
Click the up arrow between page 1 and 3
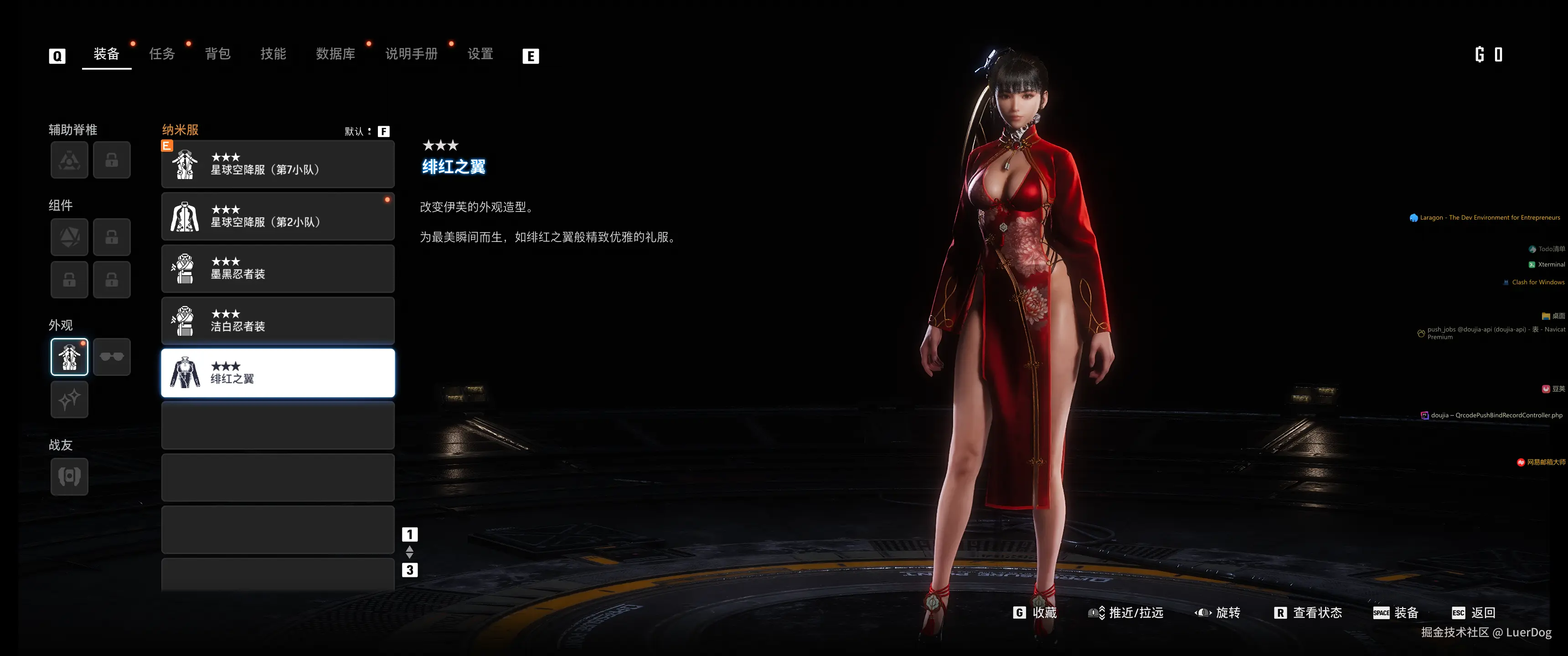(410, 549)
